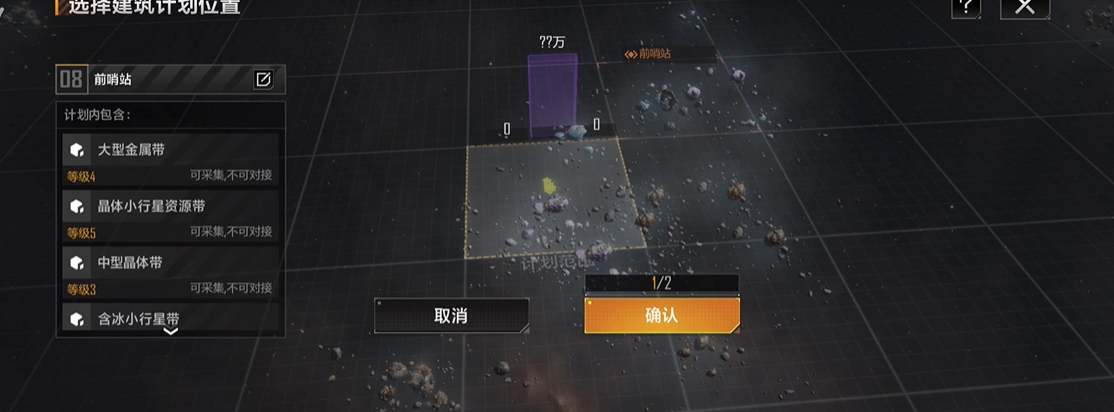Expand the resource list down arrow

(x=171, y=331)
